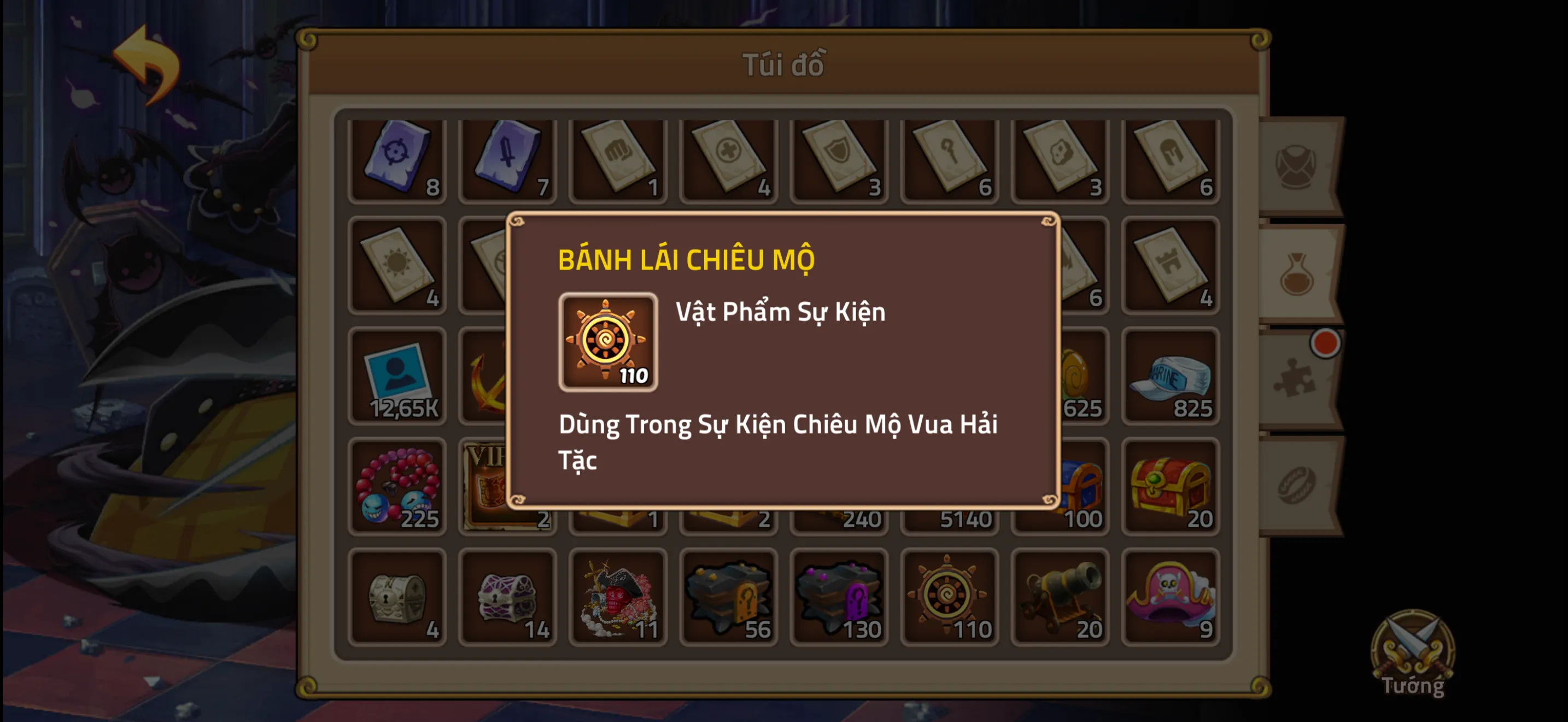
Task: Pick the cannon item slot
Action: click(x=1060, y=597)
